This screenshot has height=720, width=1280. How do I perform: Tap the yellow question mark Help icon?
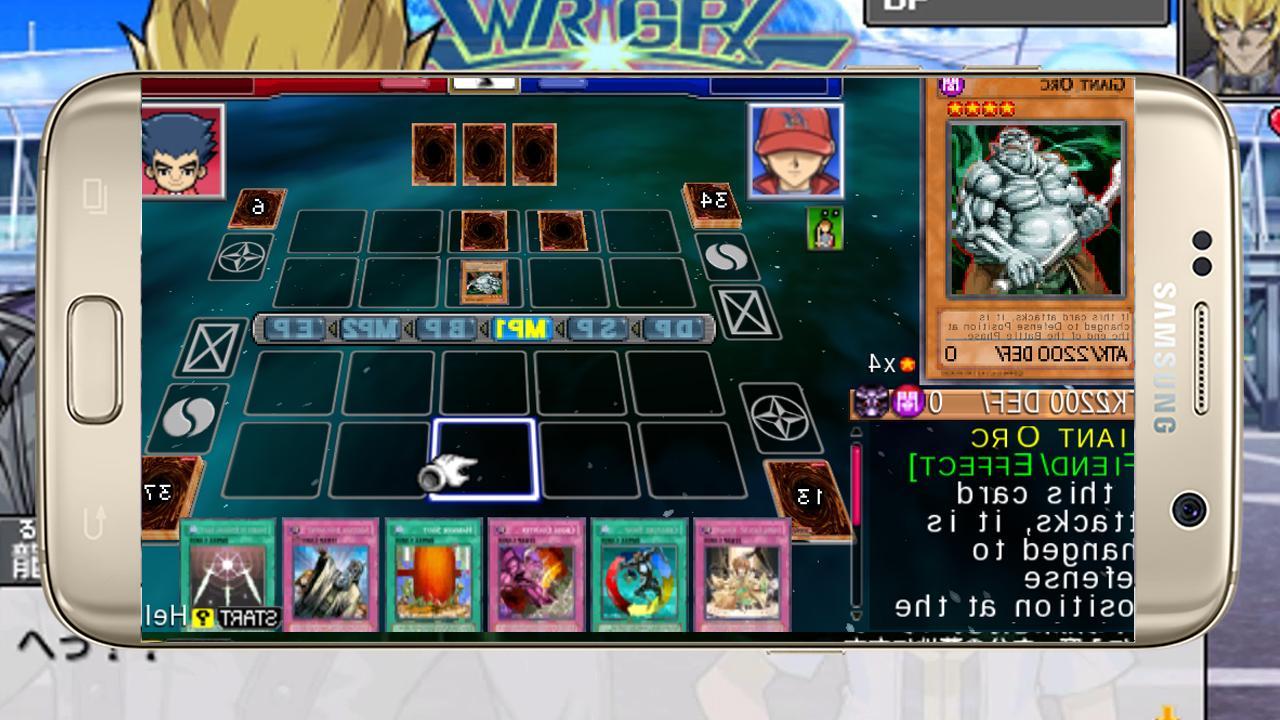click(203, 617)
